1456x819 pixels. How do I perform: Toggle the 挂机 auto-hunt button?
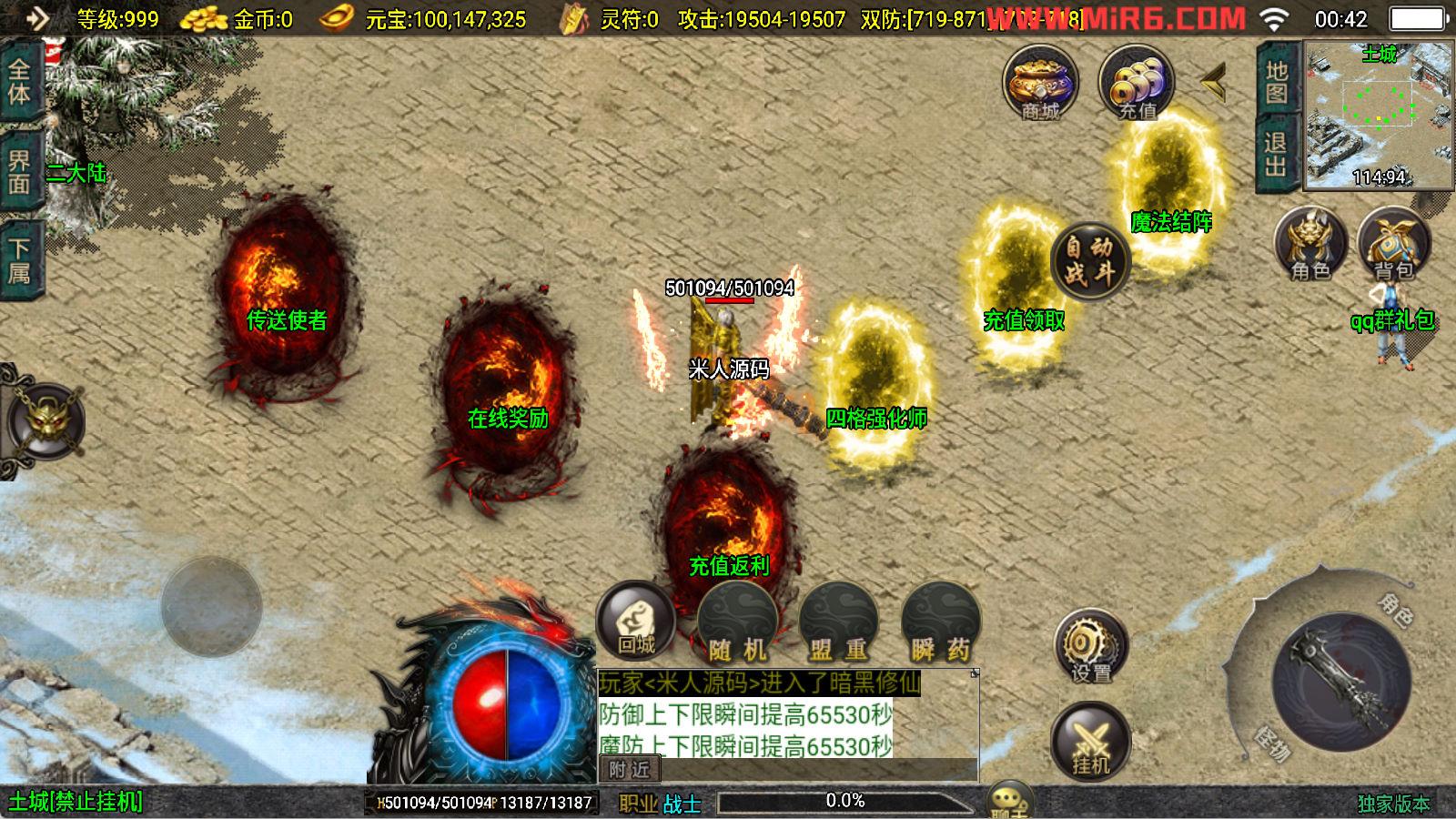click(1090, 741)
